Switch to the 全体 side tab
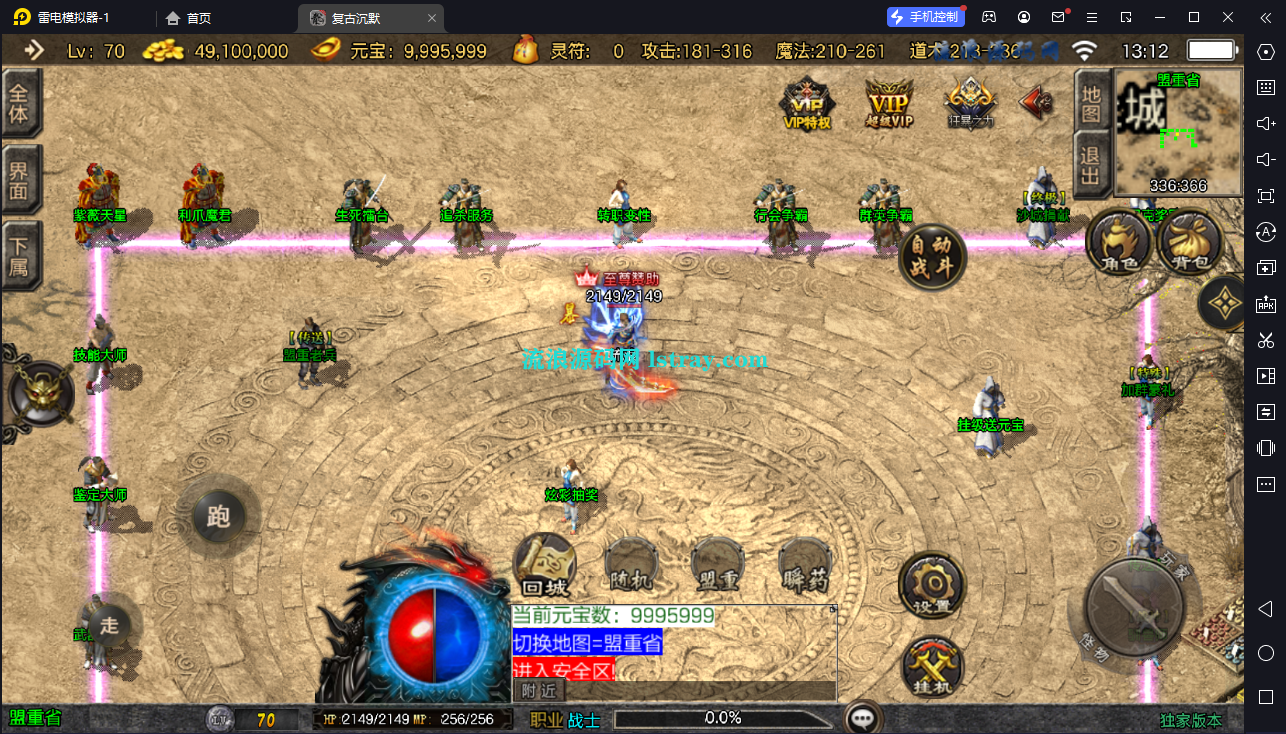 (20, 102)
